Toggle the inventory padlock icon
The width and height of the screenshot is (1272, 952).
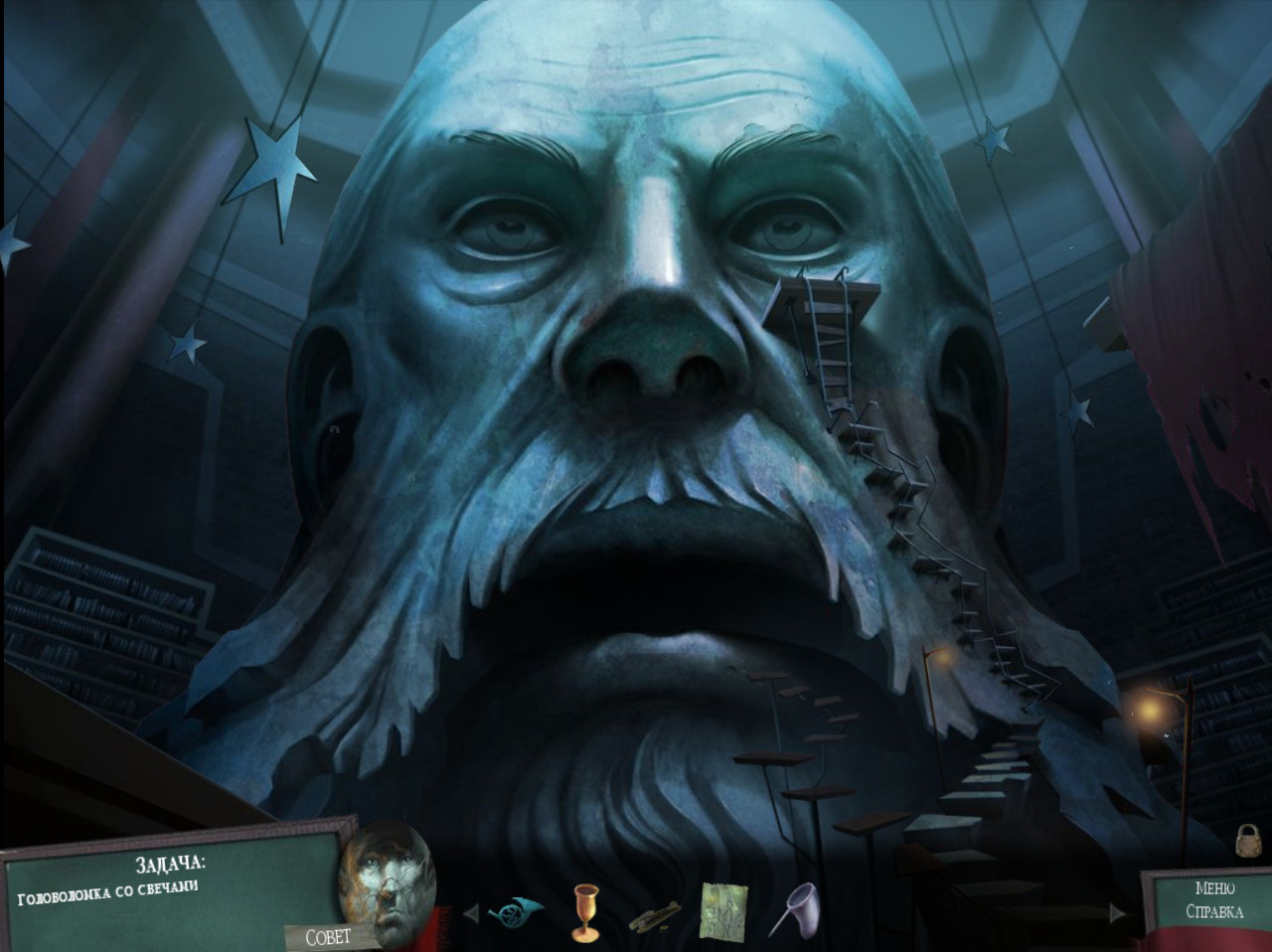click(x=1247, y=841)
